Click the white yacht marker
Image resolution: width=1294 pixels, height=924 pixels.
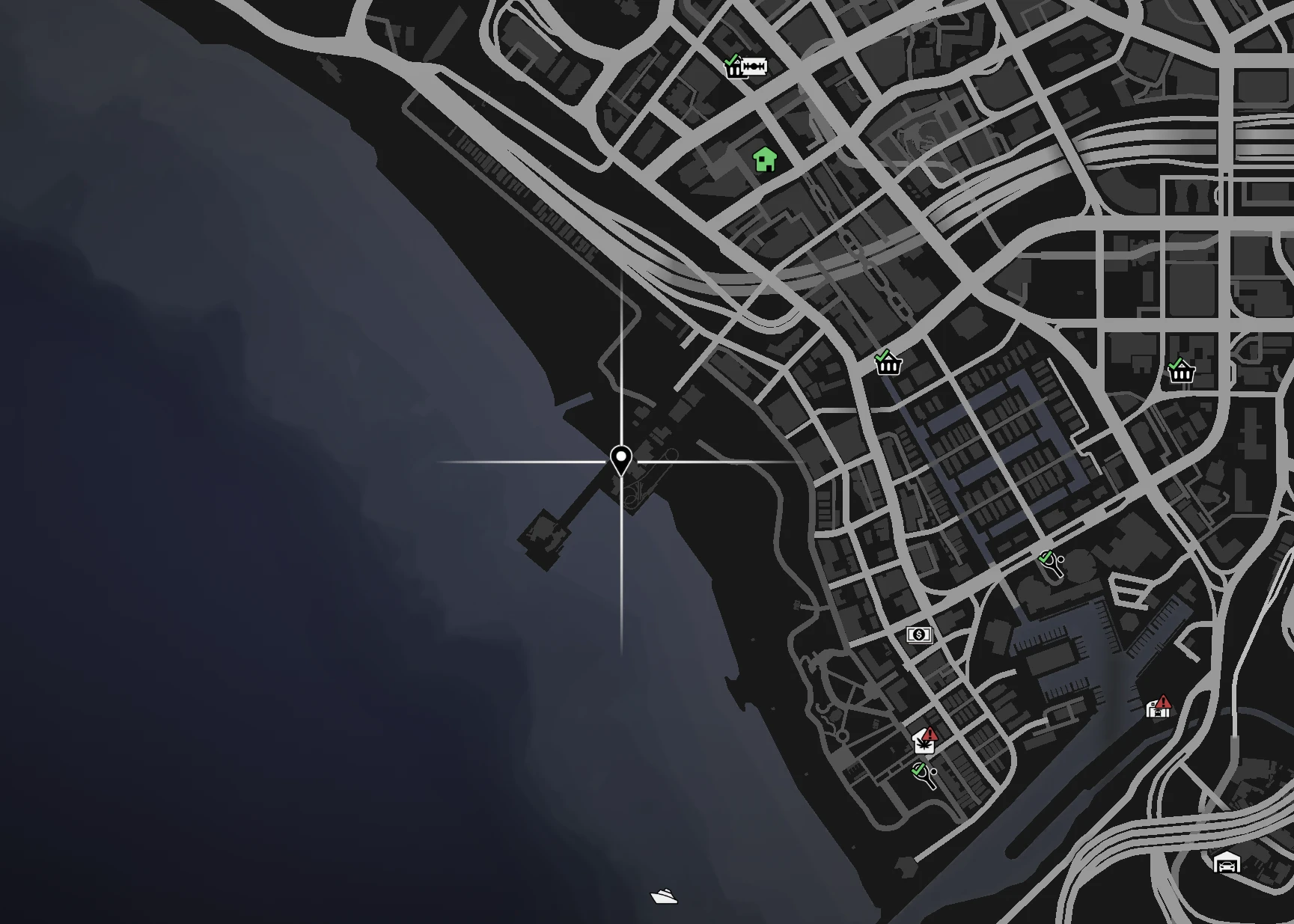pyautogui.click(x=664, y=896)
